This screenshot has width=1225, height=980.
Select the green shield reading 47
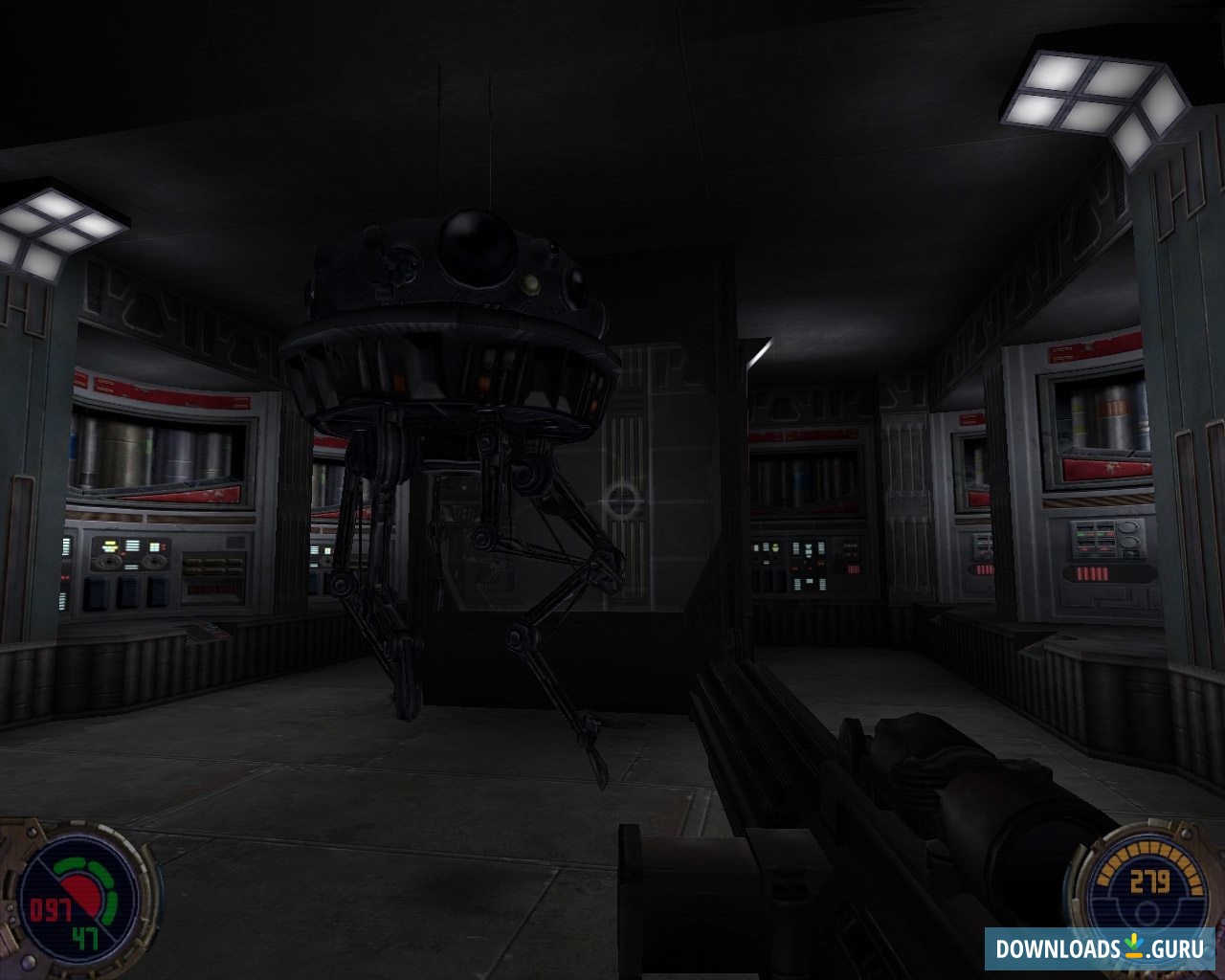(86, 941)
